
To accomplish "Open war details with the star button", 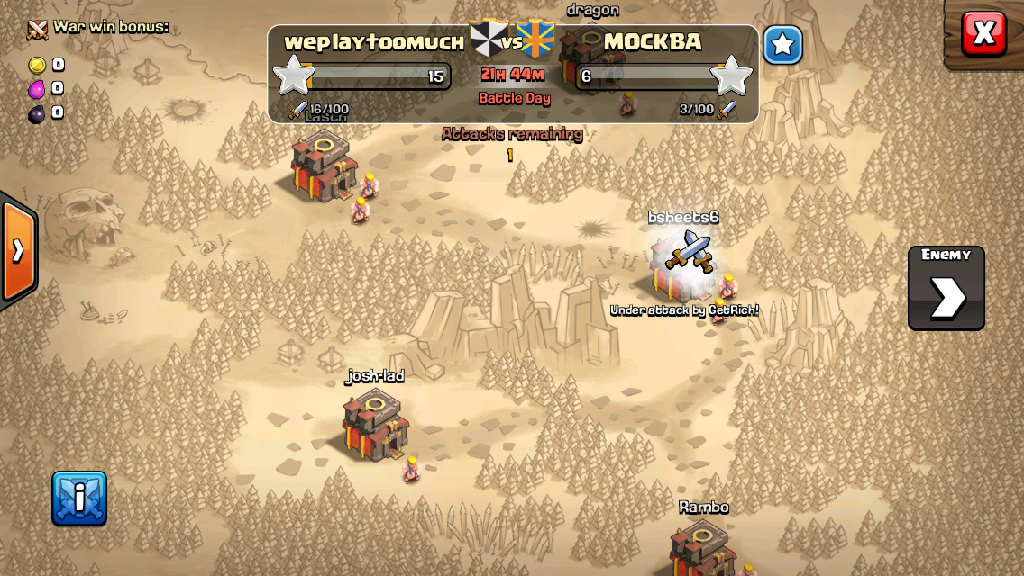I will click(783, 45).
